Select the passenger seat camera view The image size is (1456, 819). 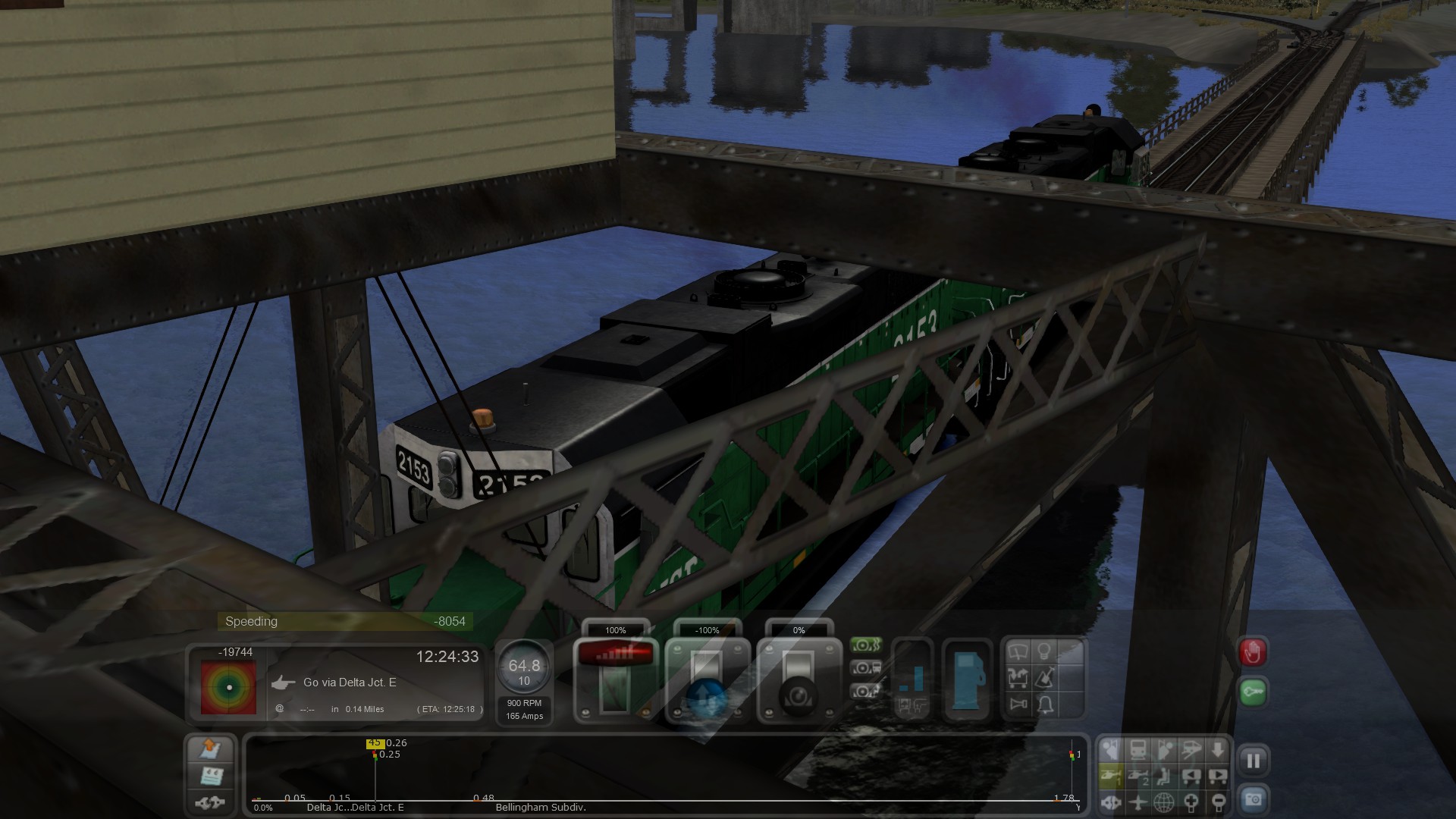[x=1164, y=776]
